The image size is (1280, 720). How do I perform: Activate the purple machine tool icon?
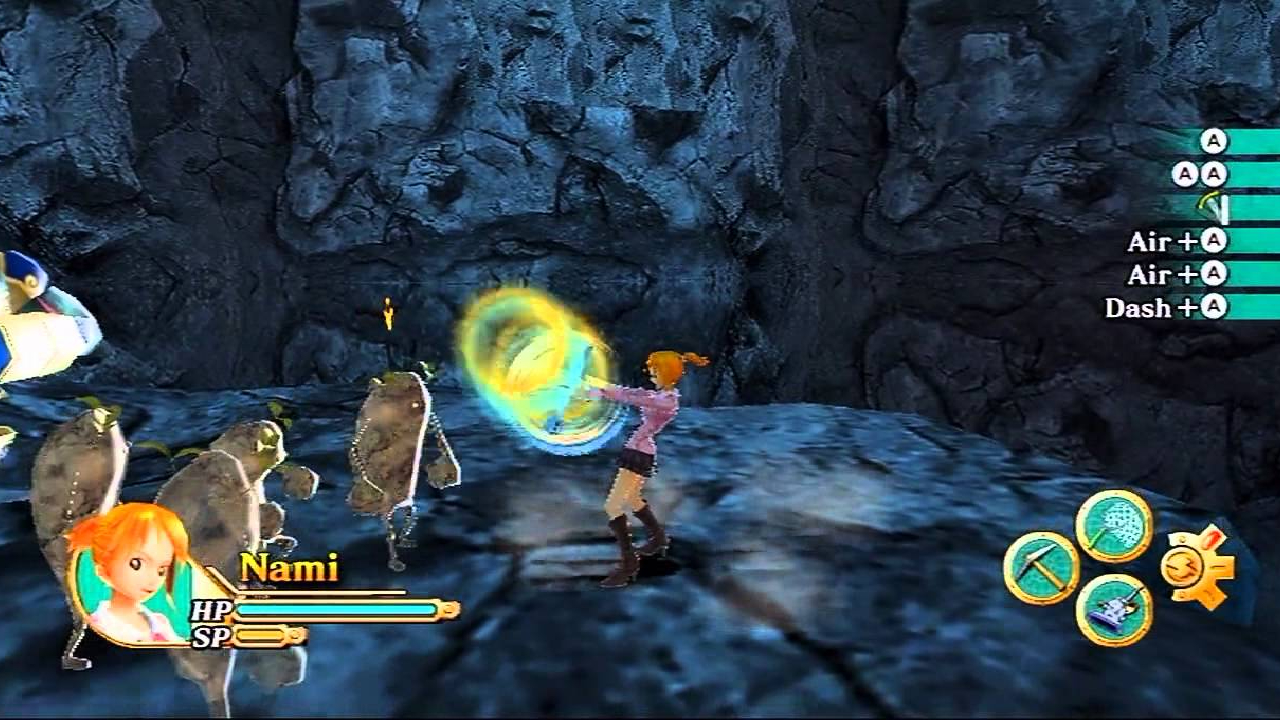point(1114,610)
